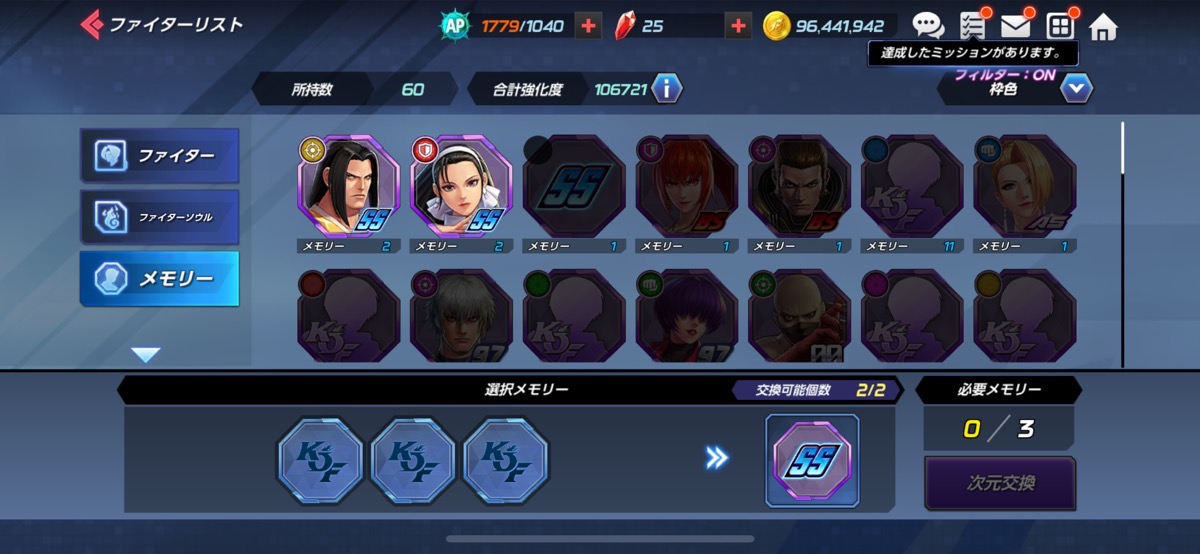Open the 枠色 filter dropdown

point(1075,89)
